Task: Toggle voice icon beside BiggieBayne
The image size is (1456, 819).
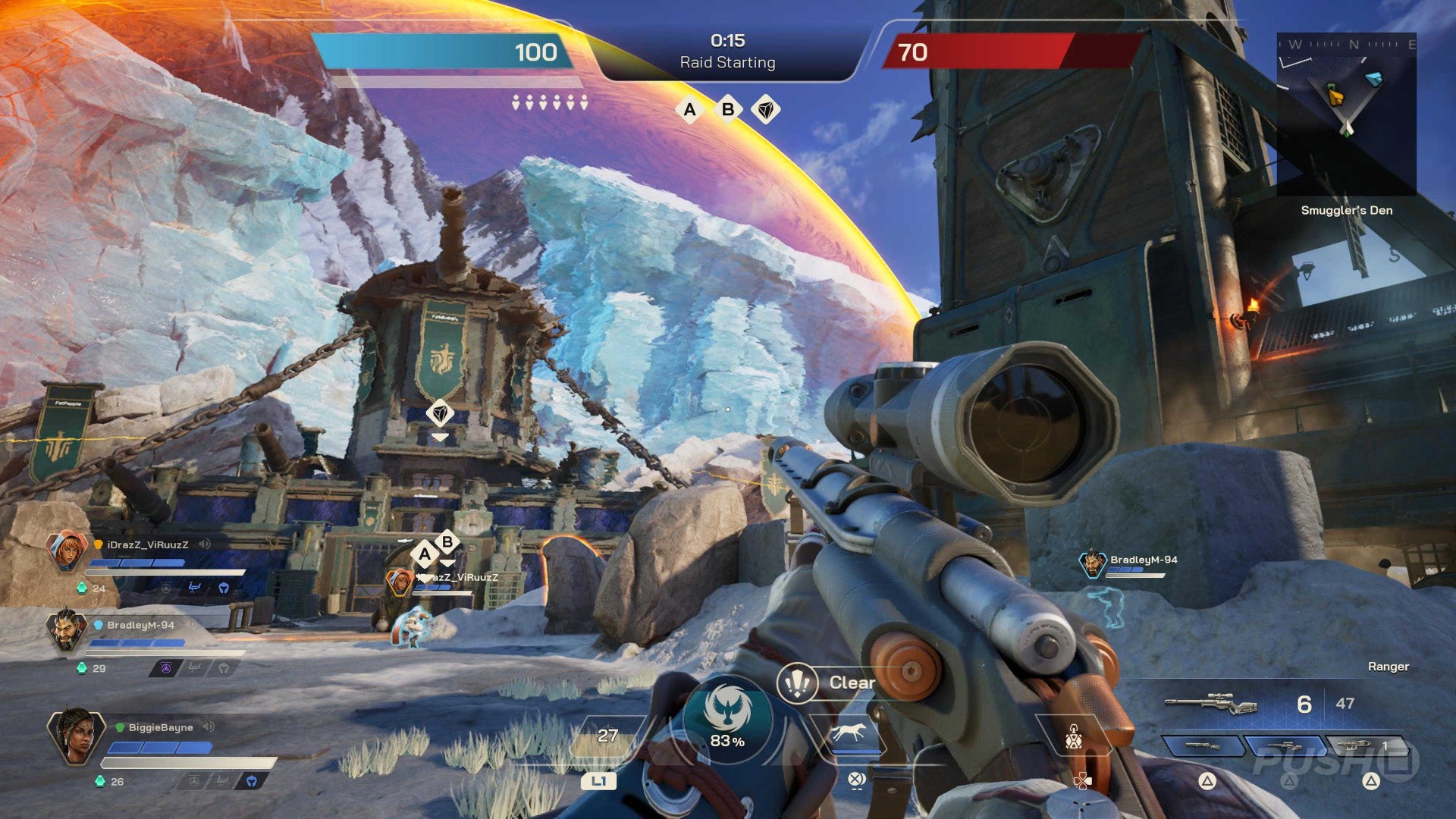Action: click(209, 727)
